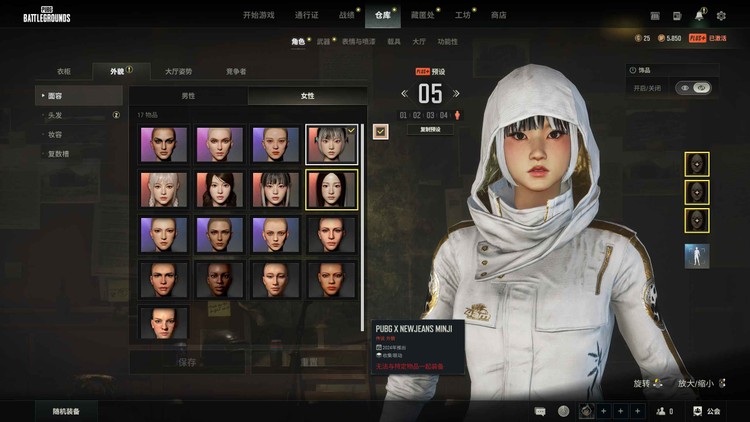Switch to the 工坊 workshop page
Image resolution: width=750 pixels, height=422 pixels.
click(462, 15)
